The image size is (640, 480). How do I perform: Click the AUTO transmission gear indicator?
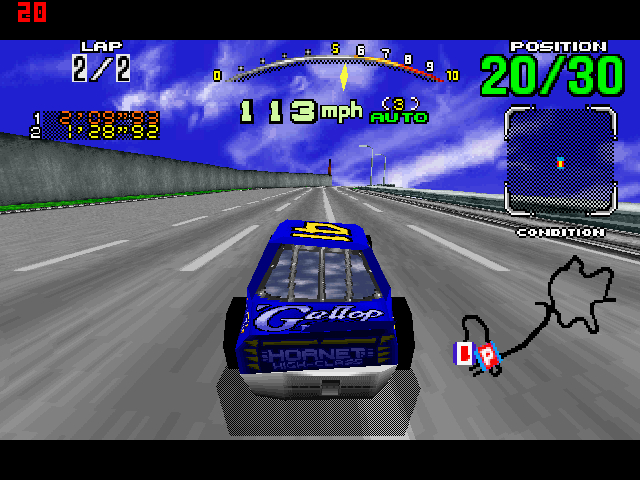click(399, 111)
